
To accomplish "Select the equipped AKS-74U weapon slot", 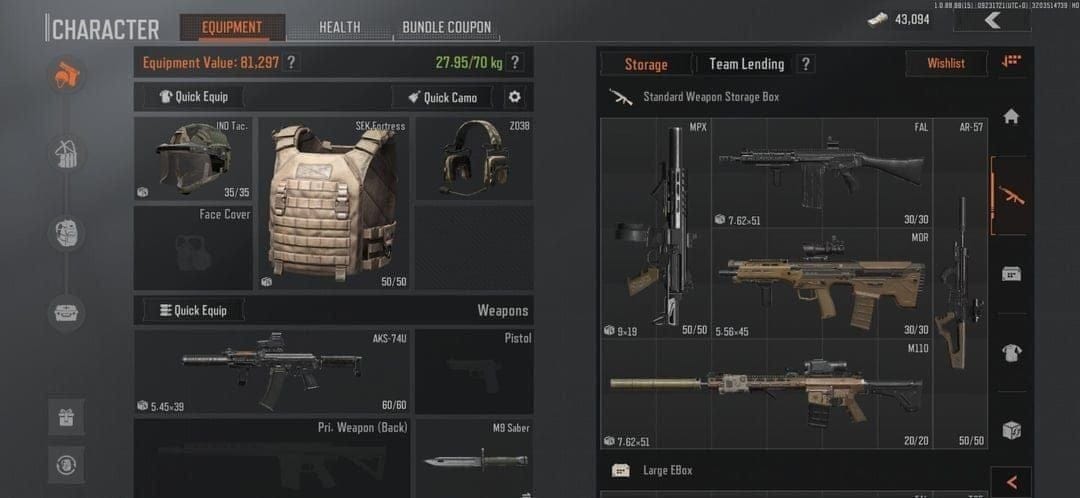I will point(271,371).
